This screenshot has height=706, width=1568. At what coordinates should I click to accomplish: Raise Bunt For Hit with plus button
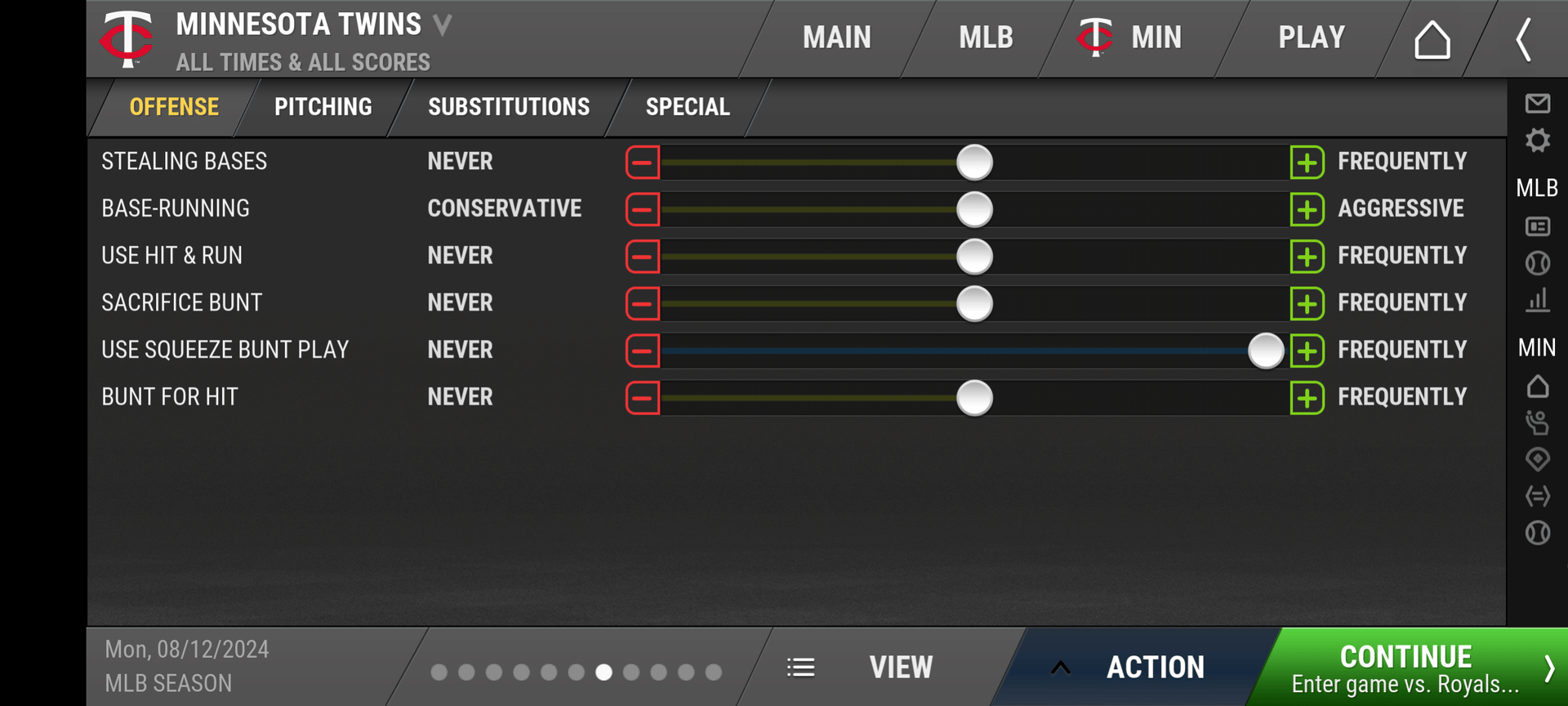coord(1307,398)
